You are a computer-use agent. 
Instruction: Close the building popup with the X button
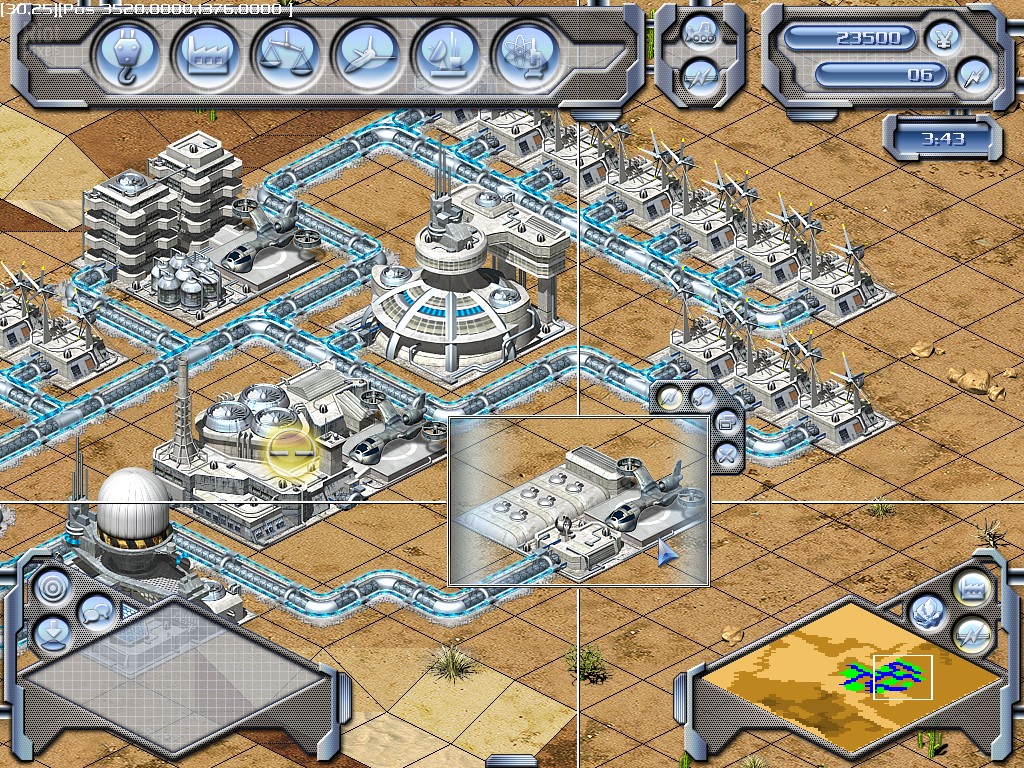(x=728, y=457)
